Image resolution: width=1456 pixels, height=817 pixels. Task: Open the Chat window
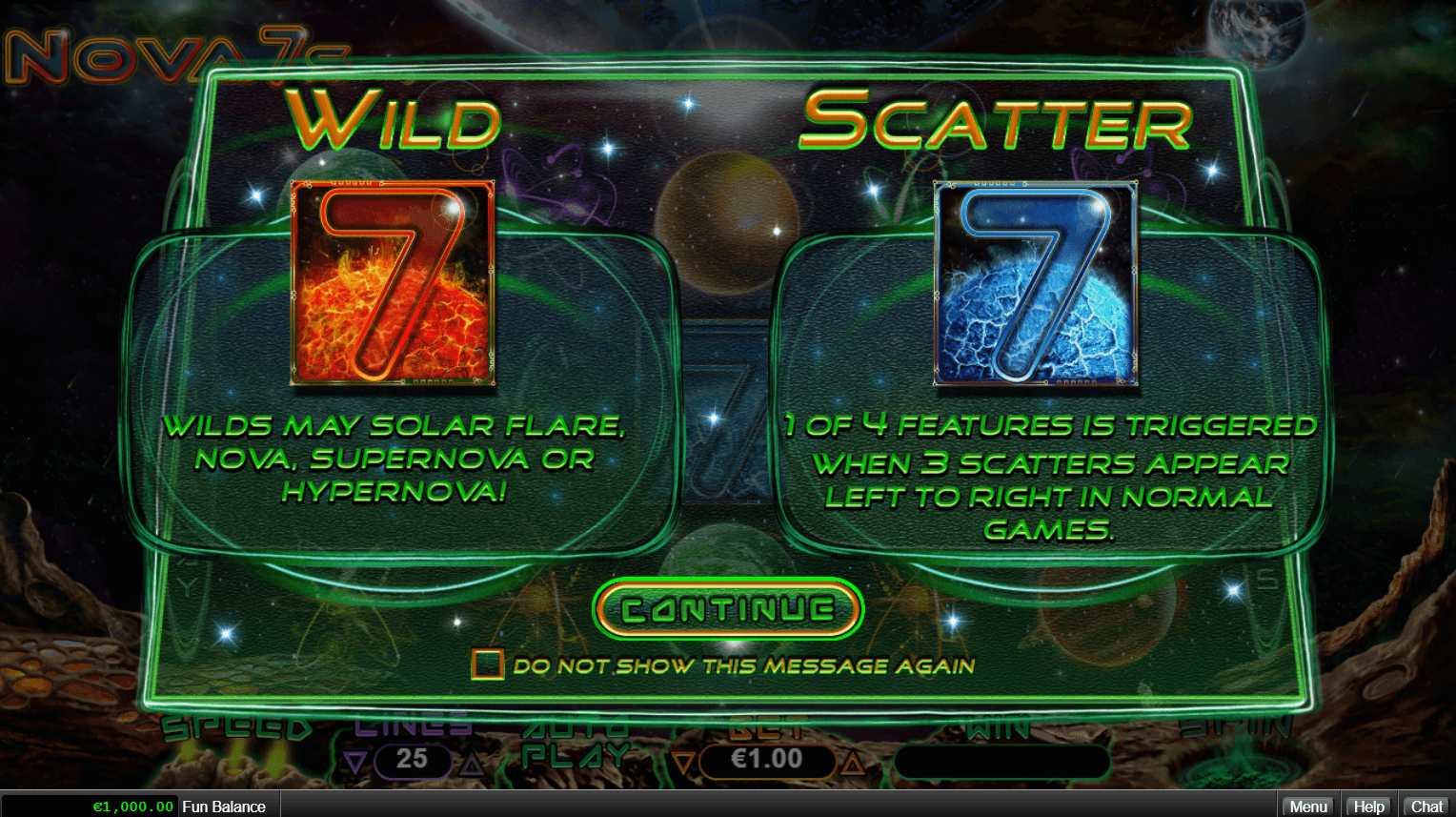(1426, 807)
